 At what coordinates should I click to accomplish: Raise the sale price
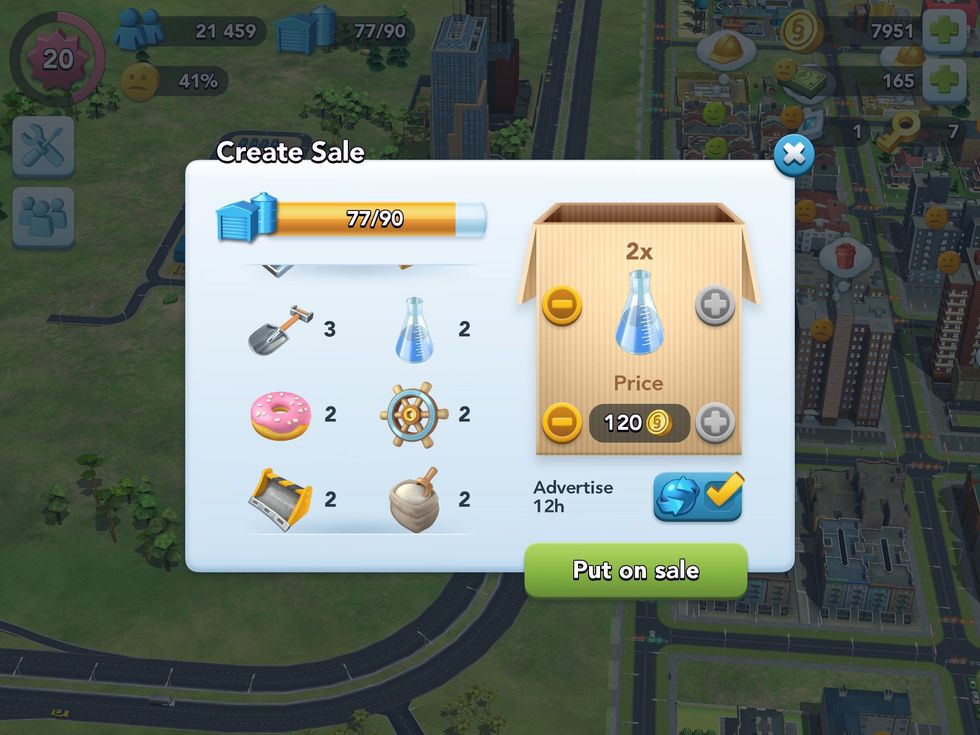point(715,423)
